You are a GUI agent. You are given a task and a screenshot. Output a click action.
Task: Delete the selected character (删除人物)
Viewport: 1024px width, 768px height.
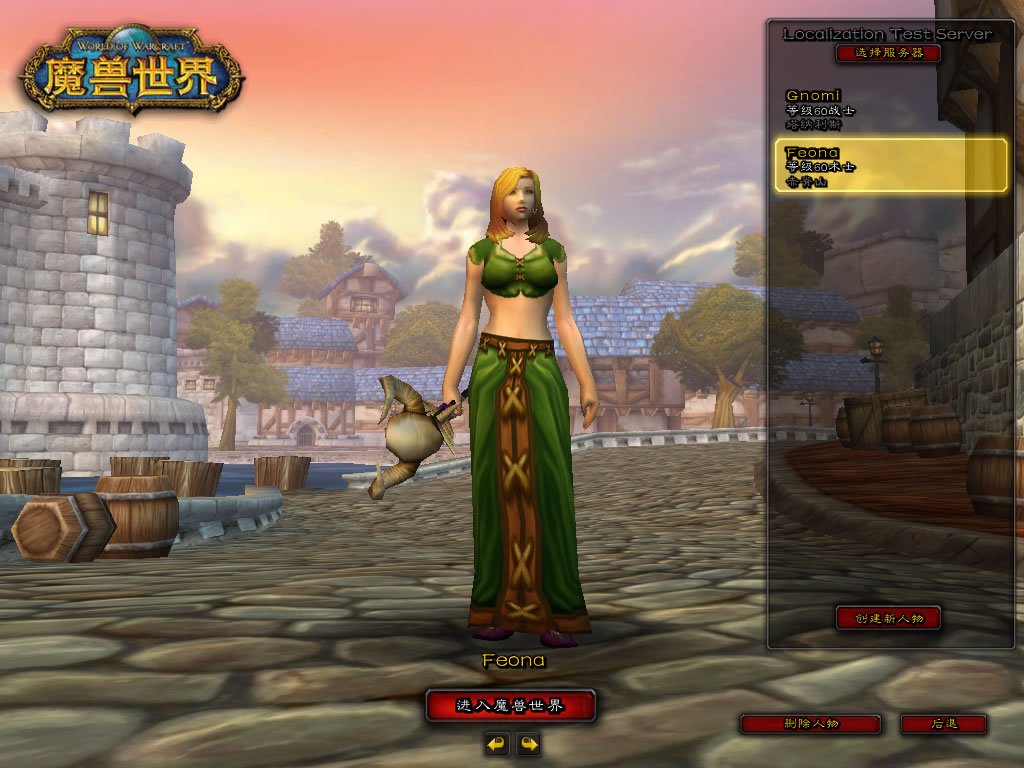tap(810, 724)
